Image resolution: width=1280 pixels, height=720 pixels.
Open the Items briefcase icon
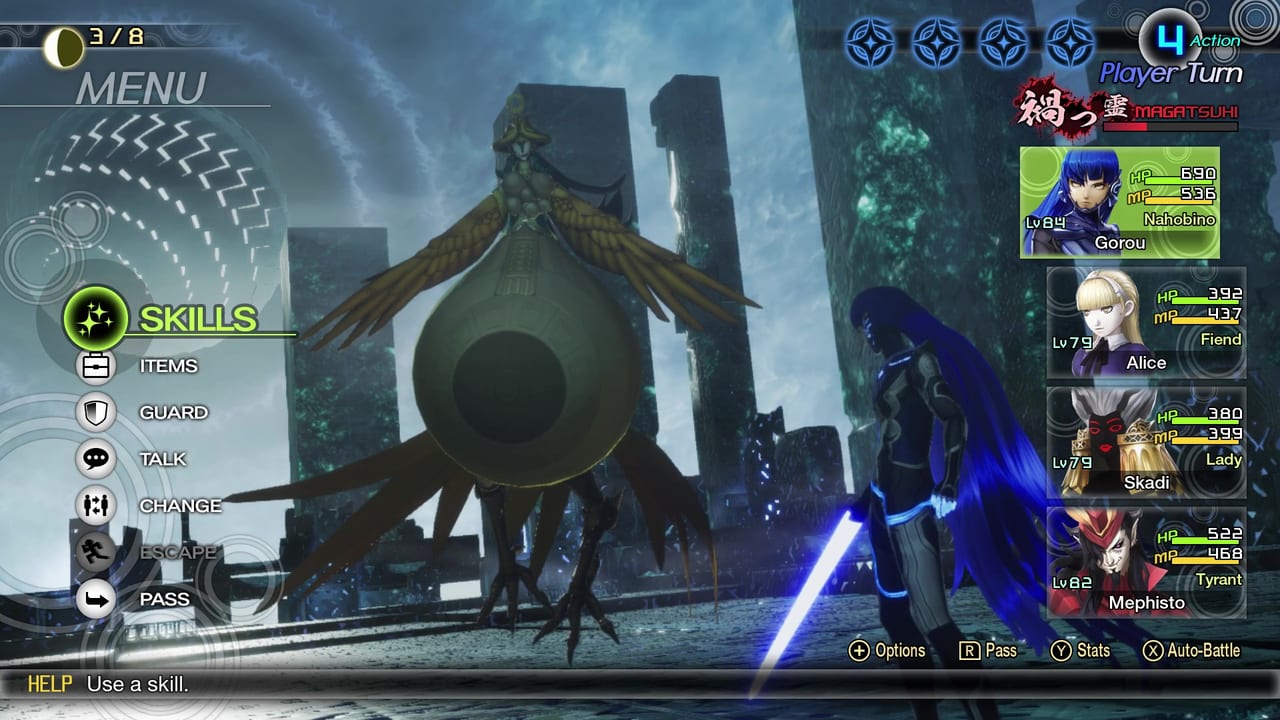(97, 365)
